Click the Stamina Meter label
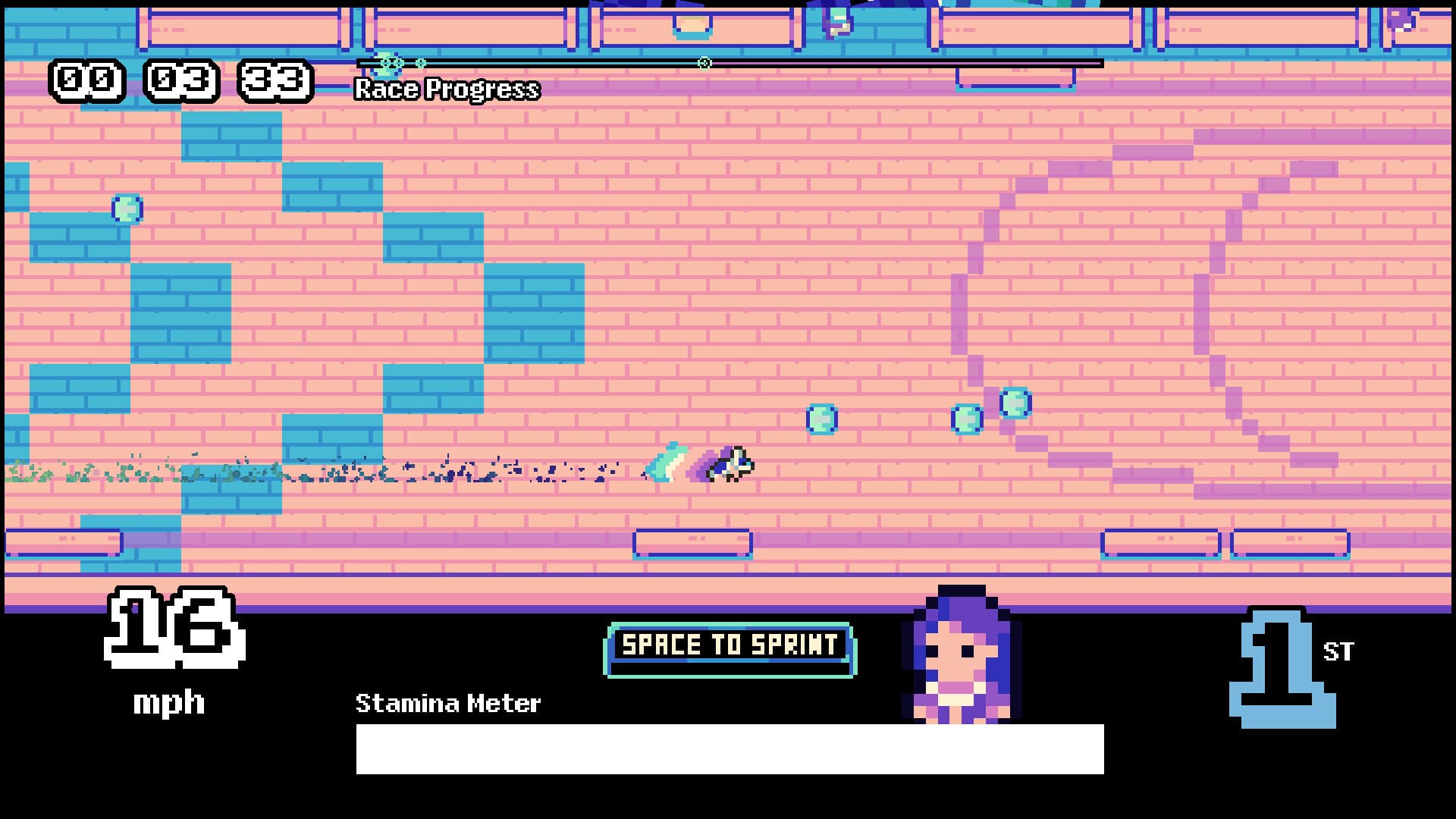Screen dimensions: 1456x819 448,704
